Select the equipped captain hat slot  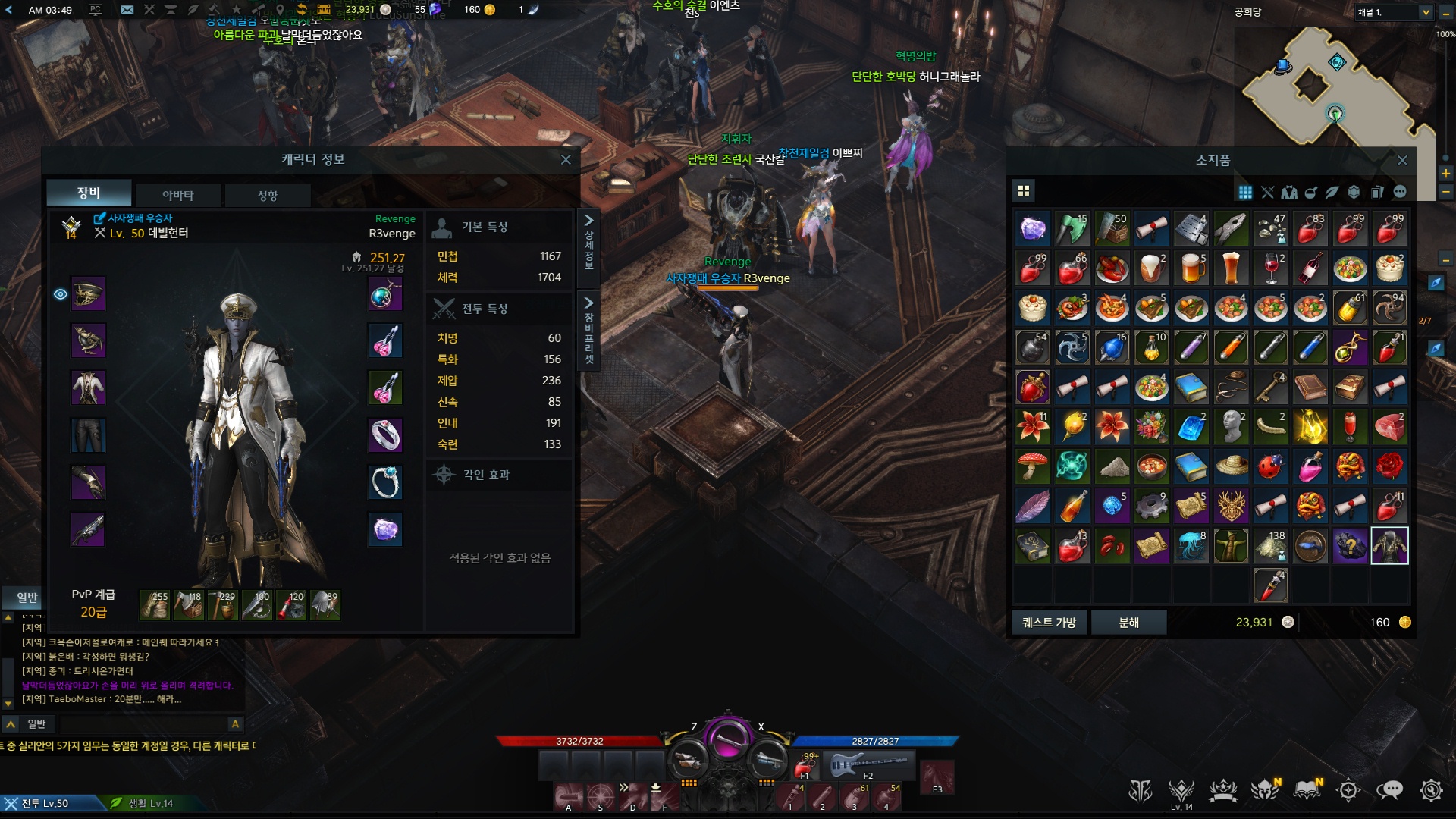88,294
